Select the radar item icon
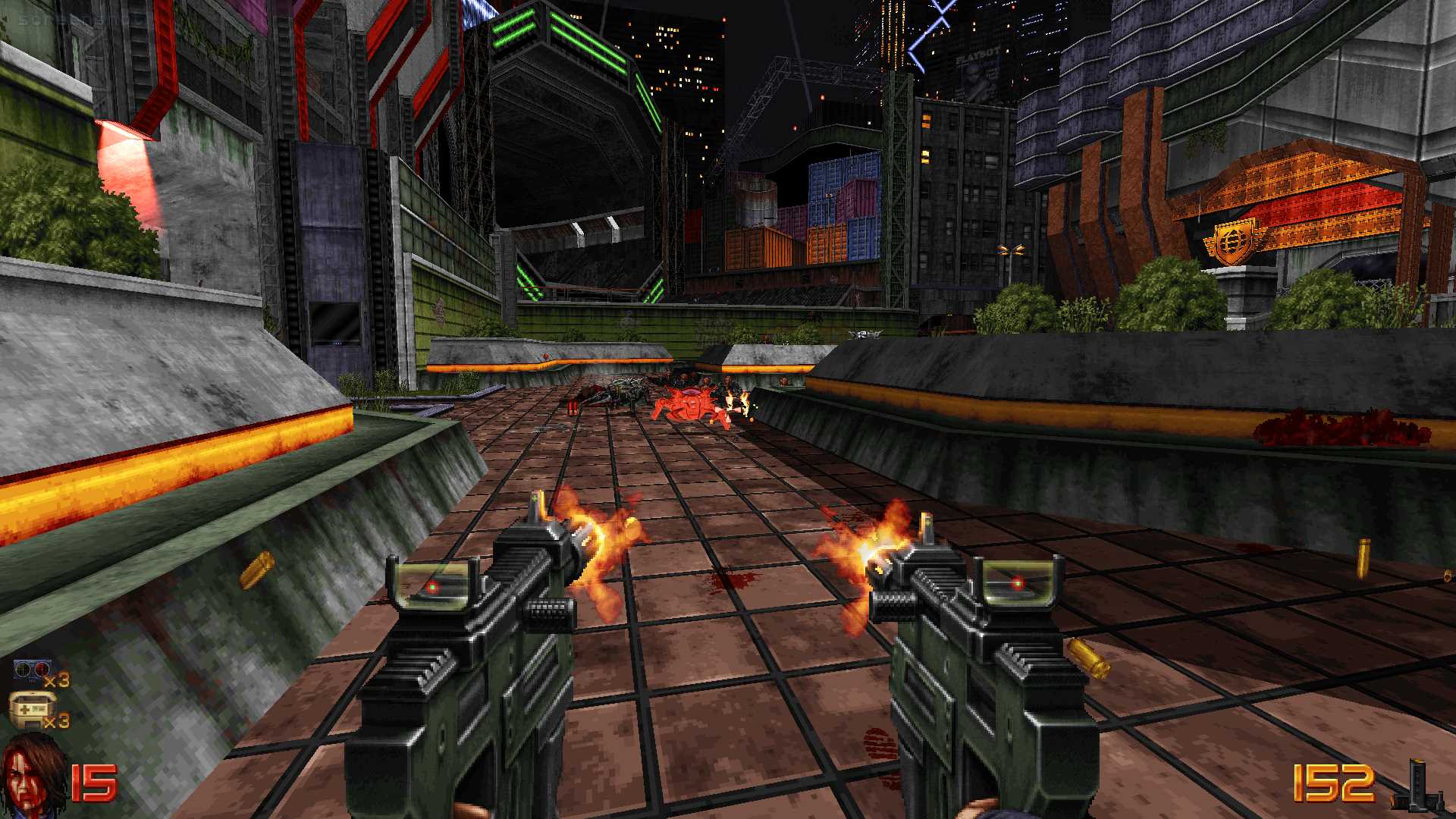This screenshot has height=819, width=1456. point(32,673)
